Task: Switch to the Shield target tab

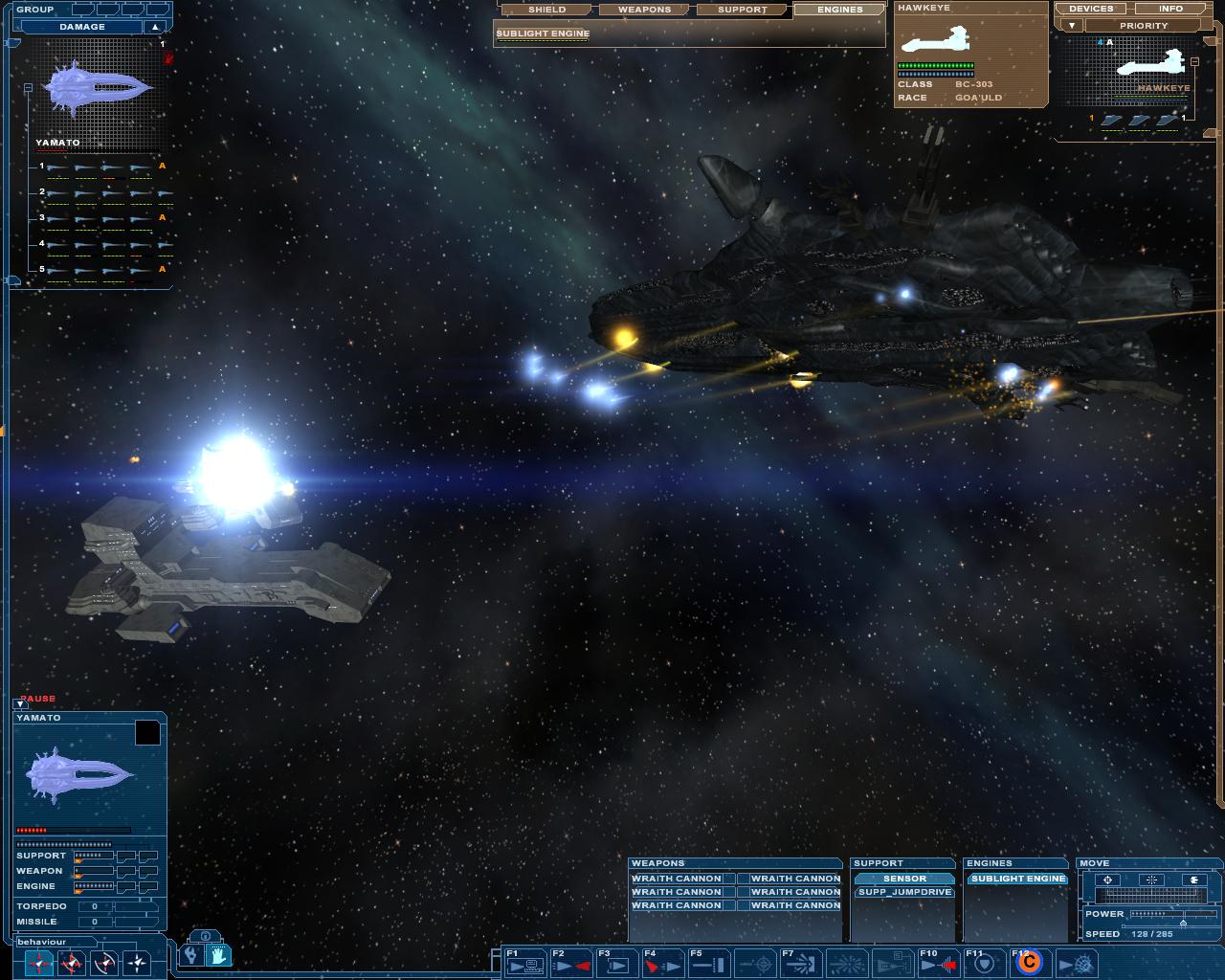Action: [547, 10]
